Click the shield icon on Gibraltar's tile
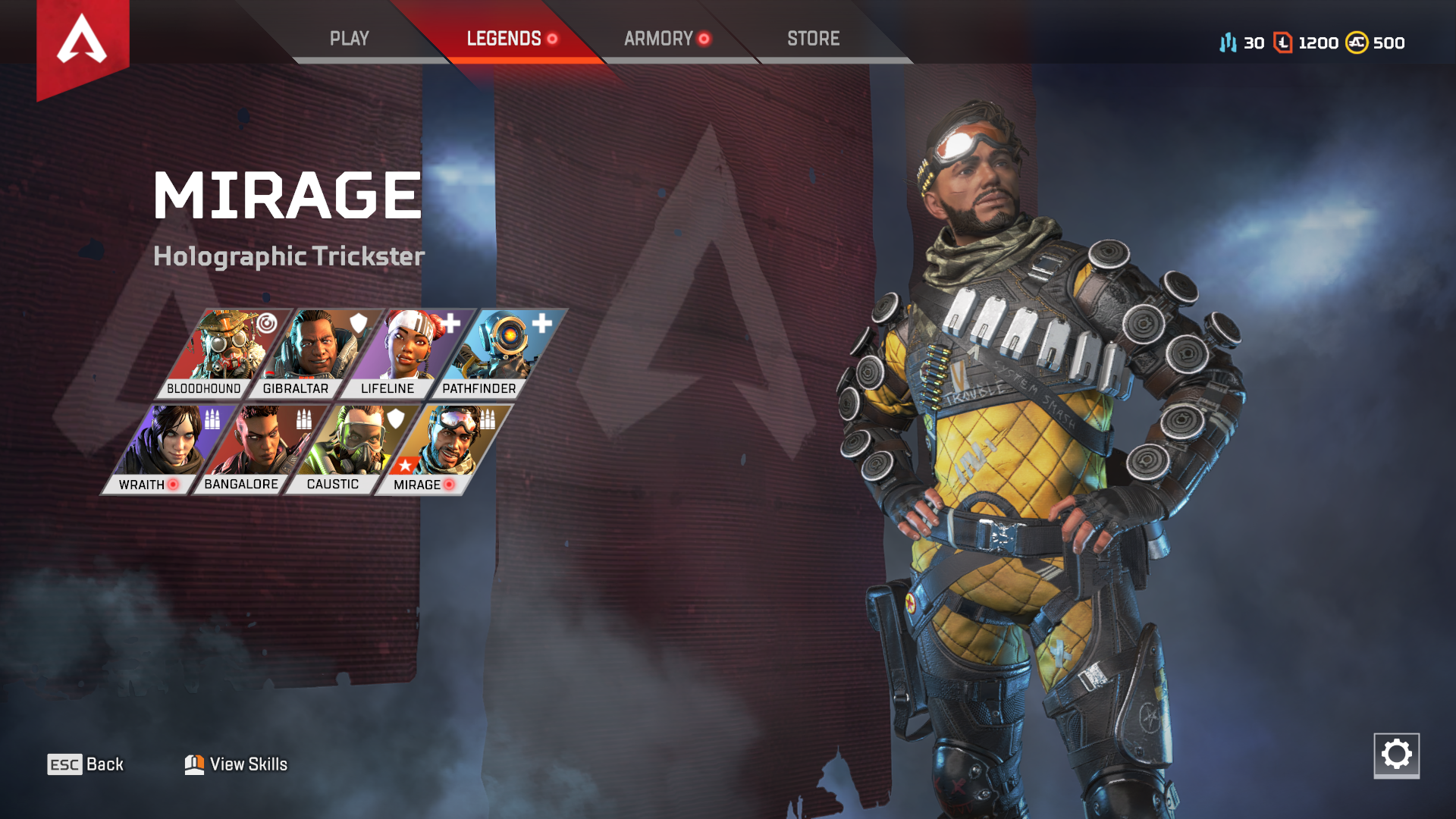Screen dimensions: 1456x819 [x=356, y=322]
